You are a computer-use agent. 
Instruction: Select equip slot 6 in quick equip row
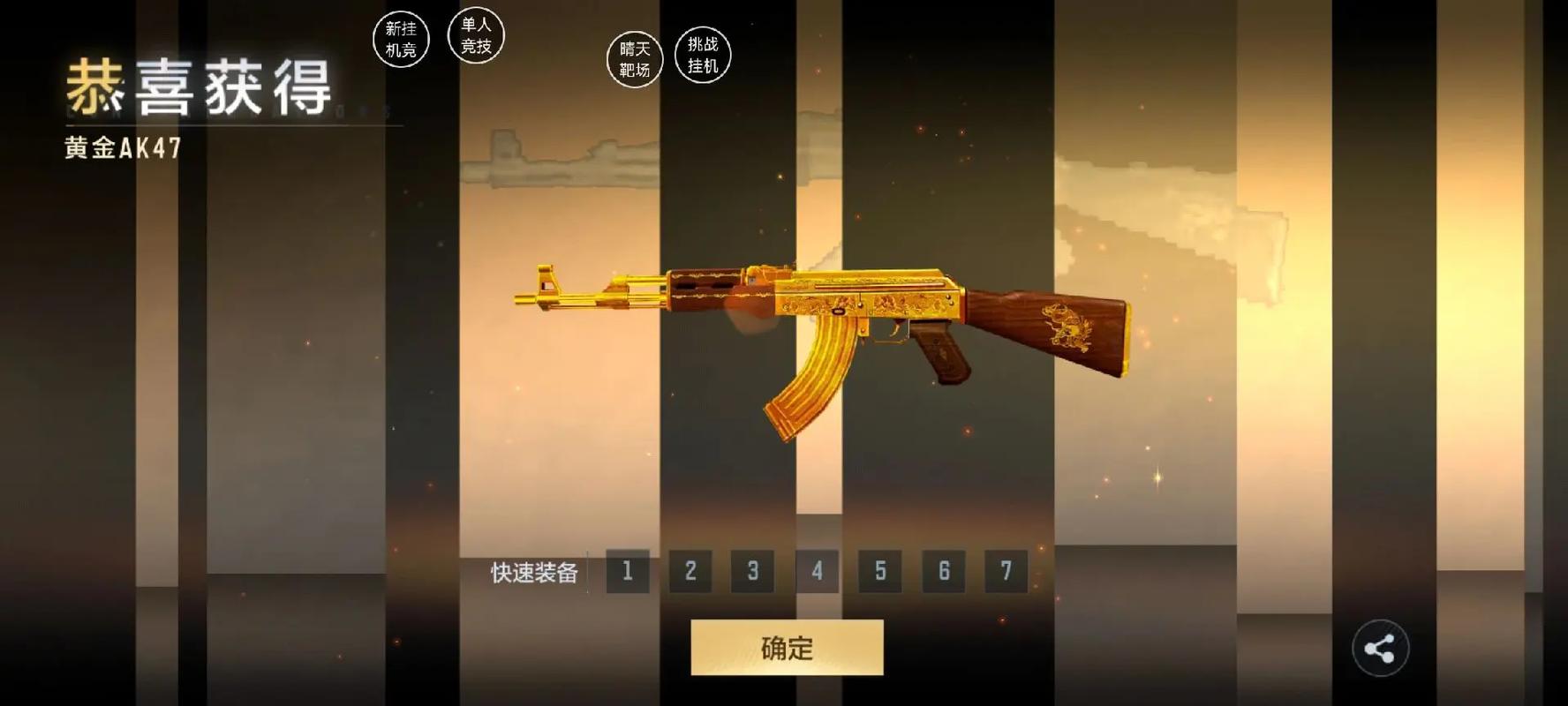pos(942,572)
